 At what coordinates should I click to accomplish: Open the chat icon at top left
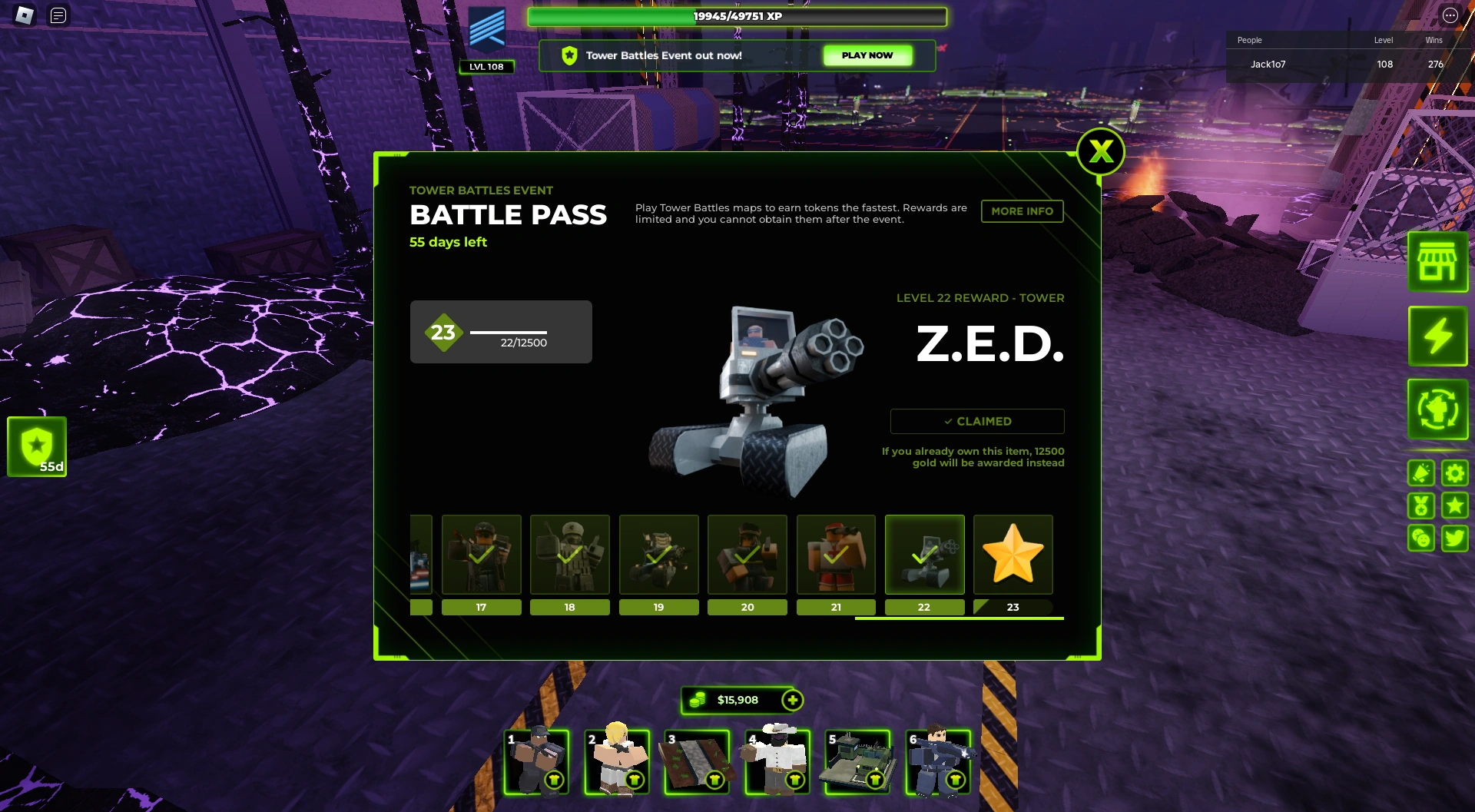coord(57,14)
